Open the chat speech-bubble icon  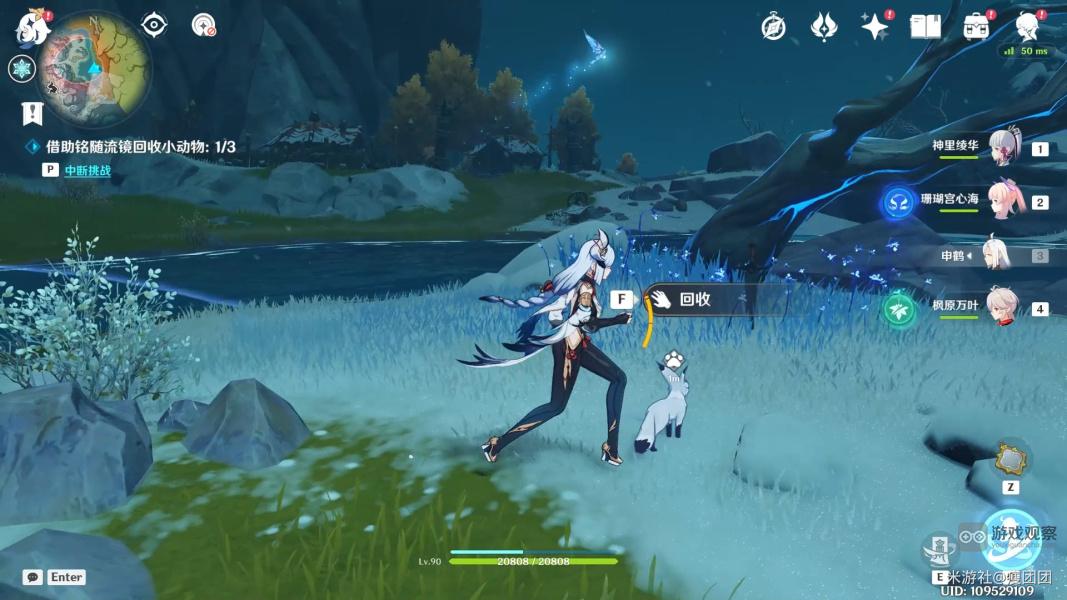click(x=33, y=577)
